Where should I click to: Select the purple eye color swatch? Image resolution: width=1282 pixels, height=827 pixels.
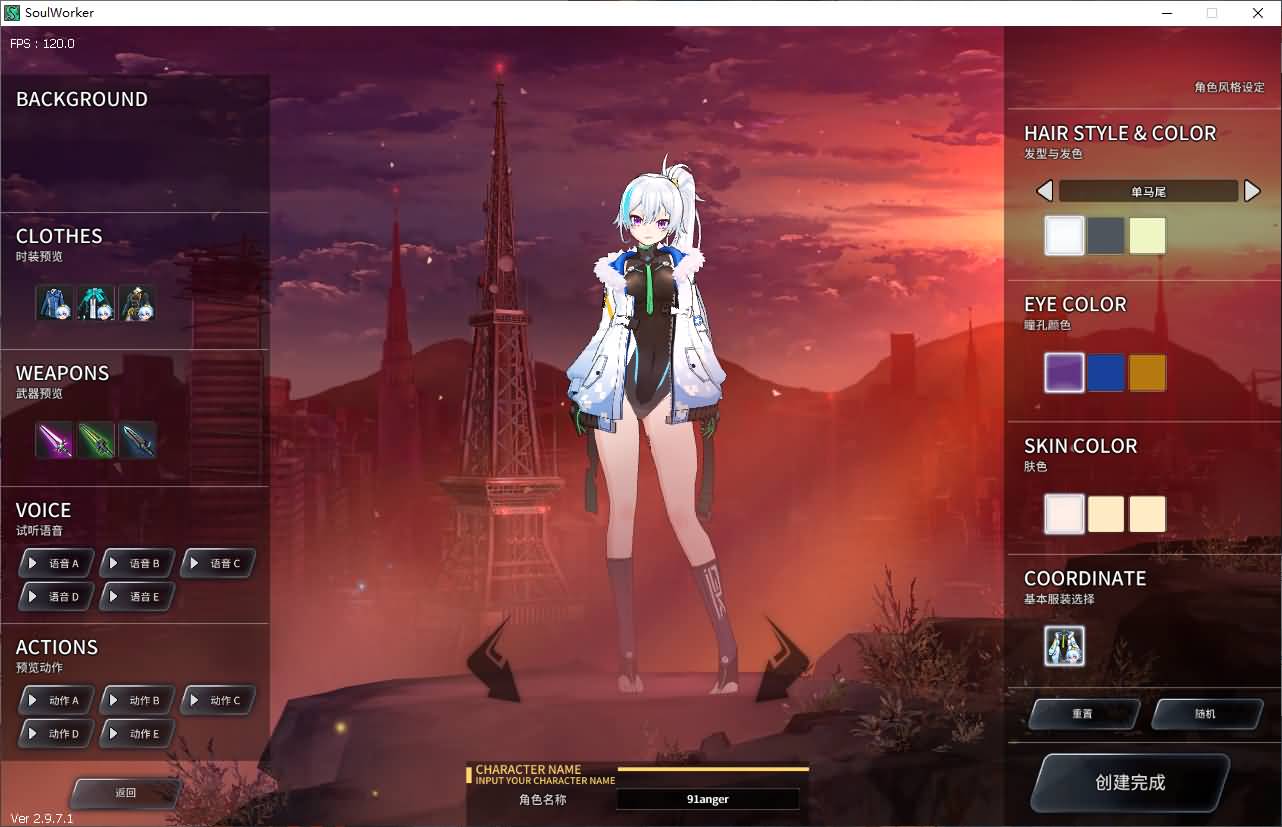[x=1064, y=371]
